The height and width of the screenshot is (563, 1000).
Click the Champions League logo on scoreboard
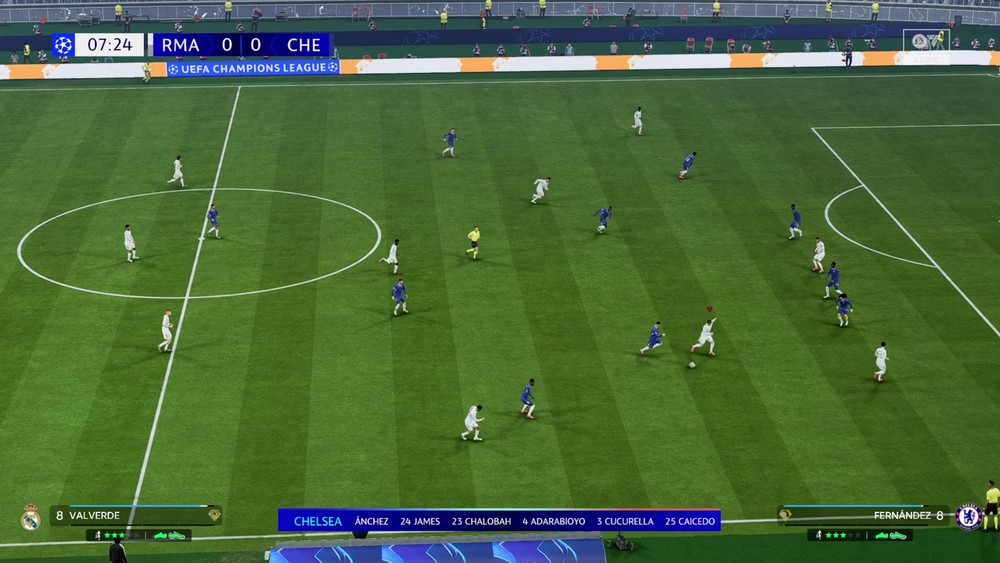[63, 45]
